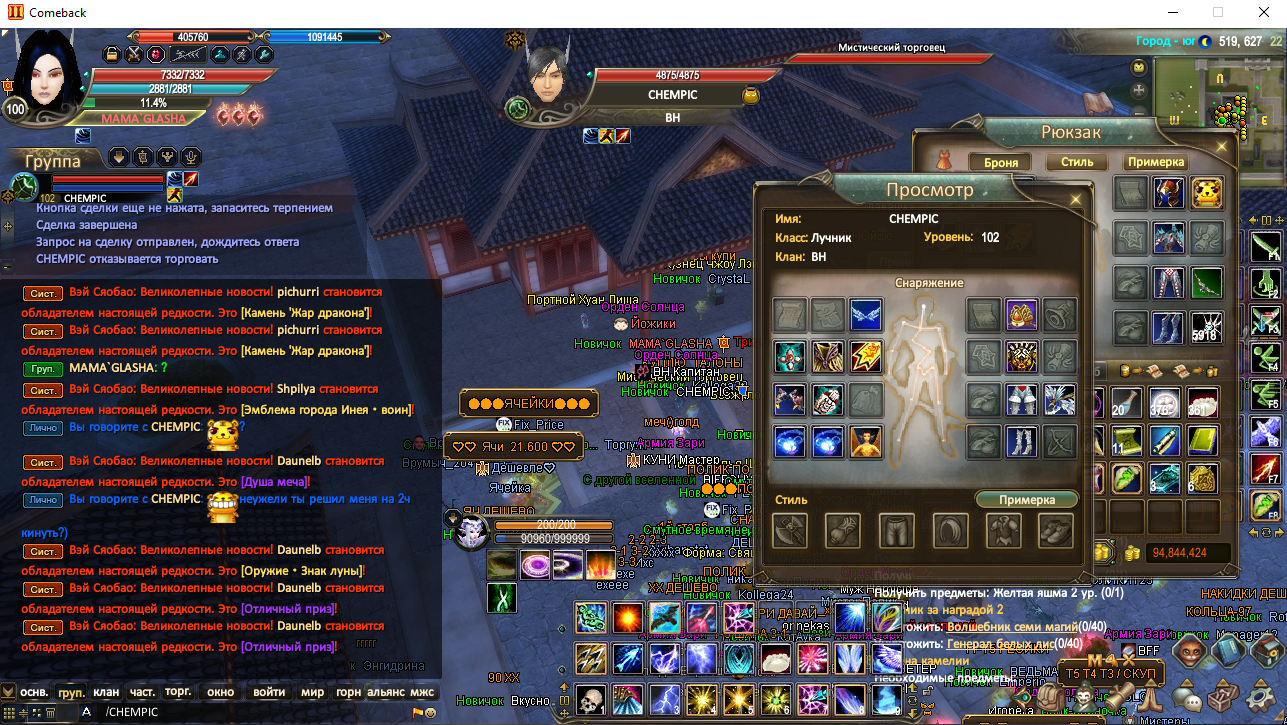Click the gold pouch icon beside CHEMPIC's name
Viewport: 1287px width, 725px height.
751,95
